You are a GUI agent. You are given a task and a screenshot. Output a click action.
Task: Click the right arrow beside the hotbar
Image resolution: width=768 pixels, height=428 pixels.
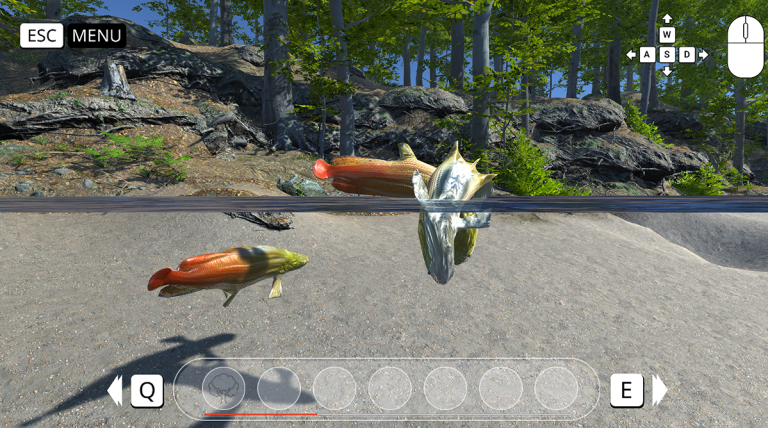tap(659, 390)
